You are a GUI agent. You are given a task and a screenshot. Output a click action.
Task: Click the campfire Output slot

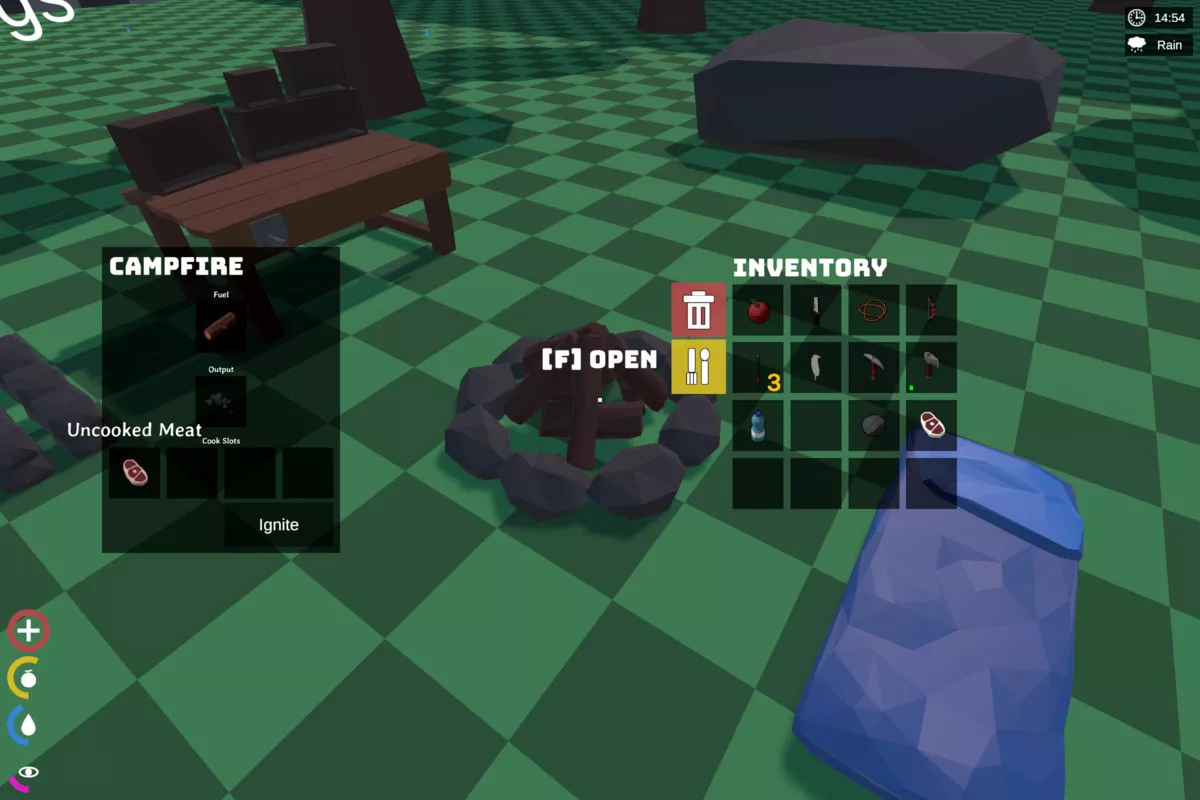221,402
